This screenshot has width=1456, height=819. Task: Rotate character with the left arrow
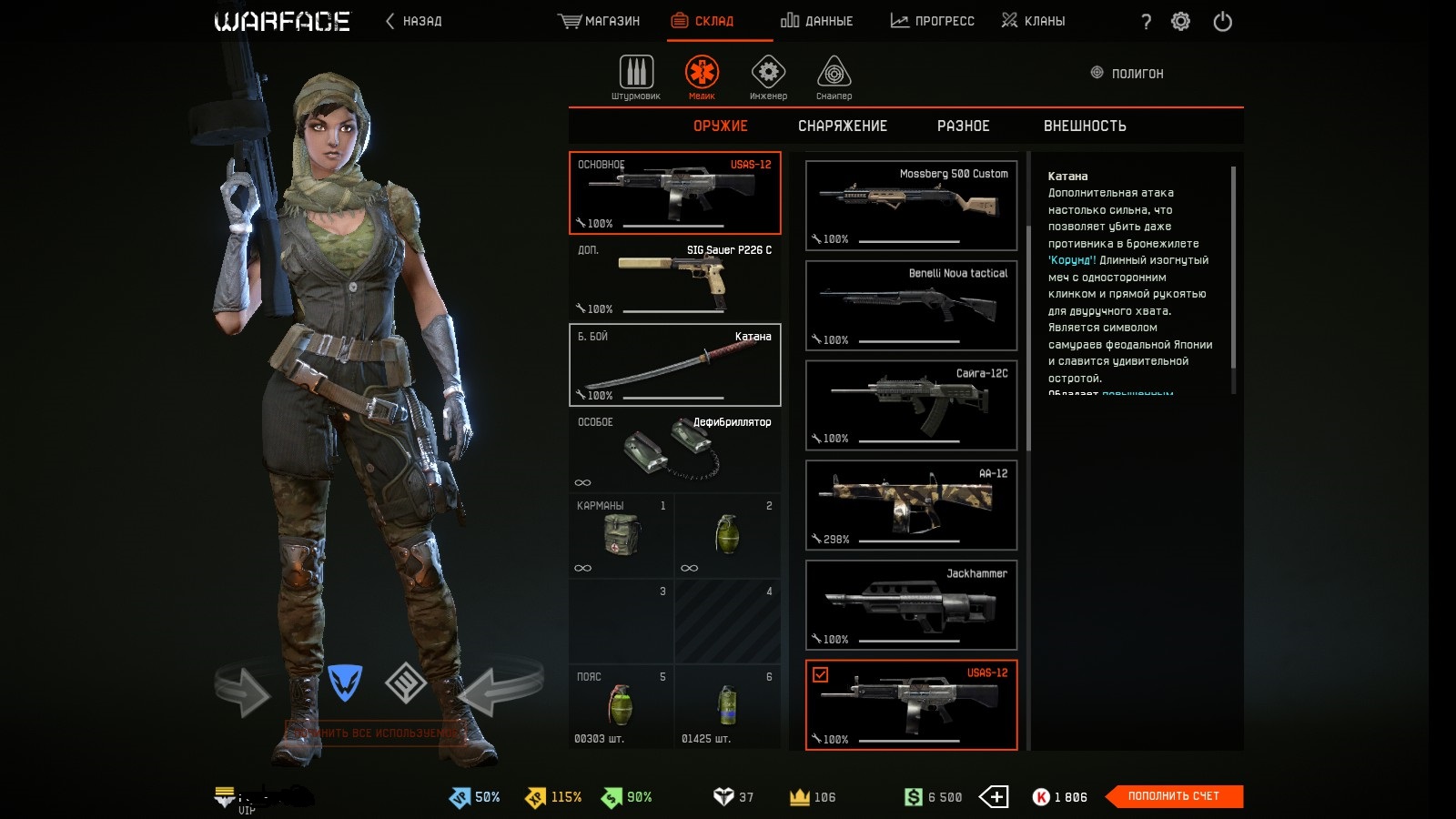(242, 692)
